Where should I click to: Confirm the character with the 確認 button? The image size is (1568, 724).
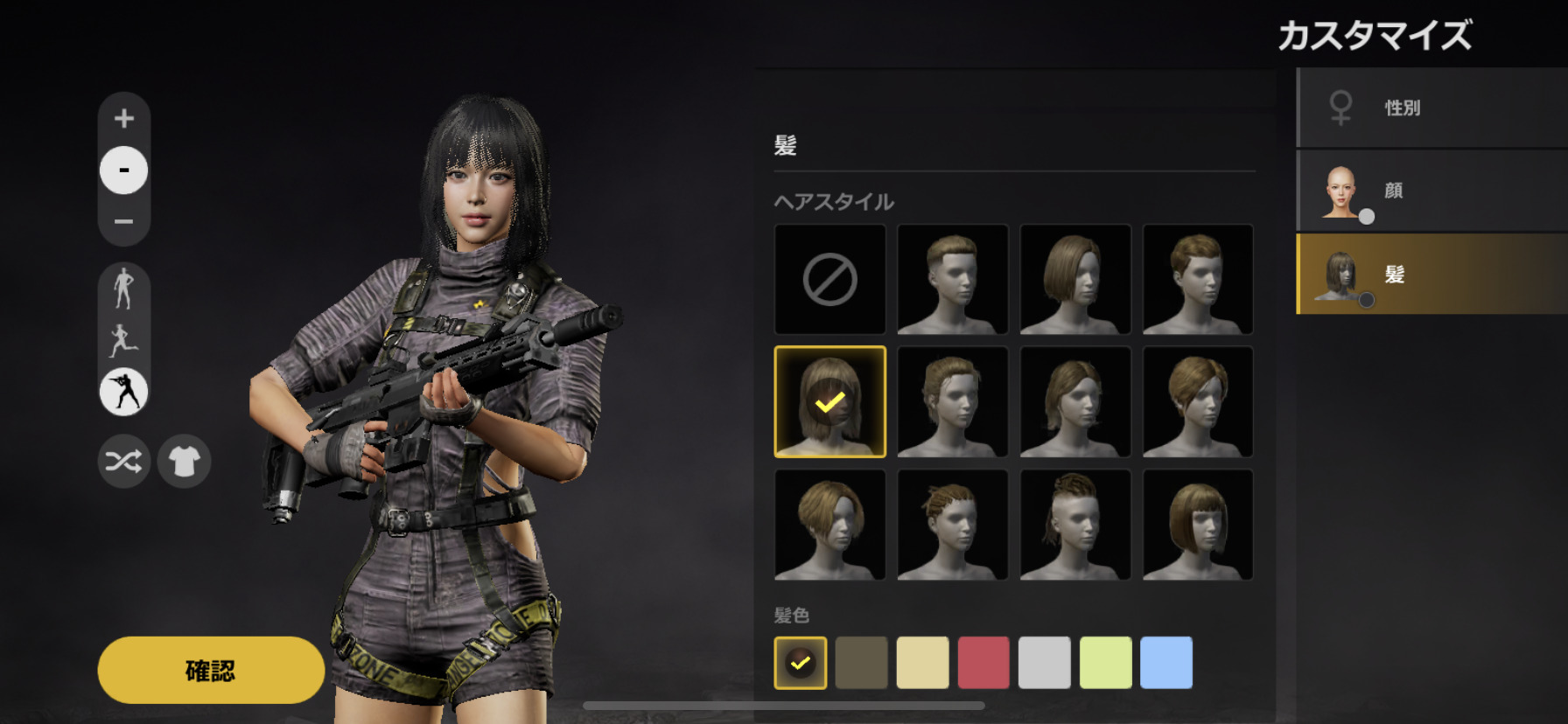(211, 670)
